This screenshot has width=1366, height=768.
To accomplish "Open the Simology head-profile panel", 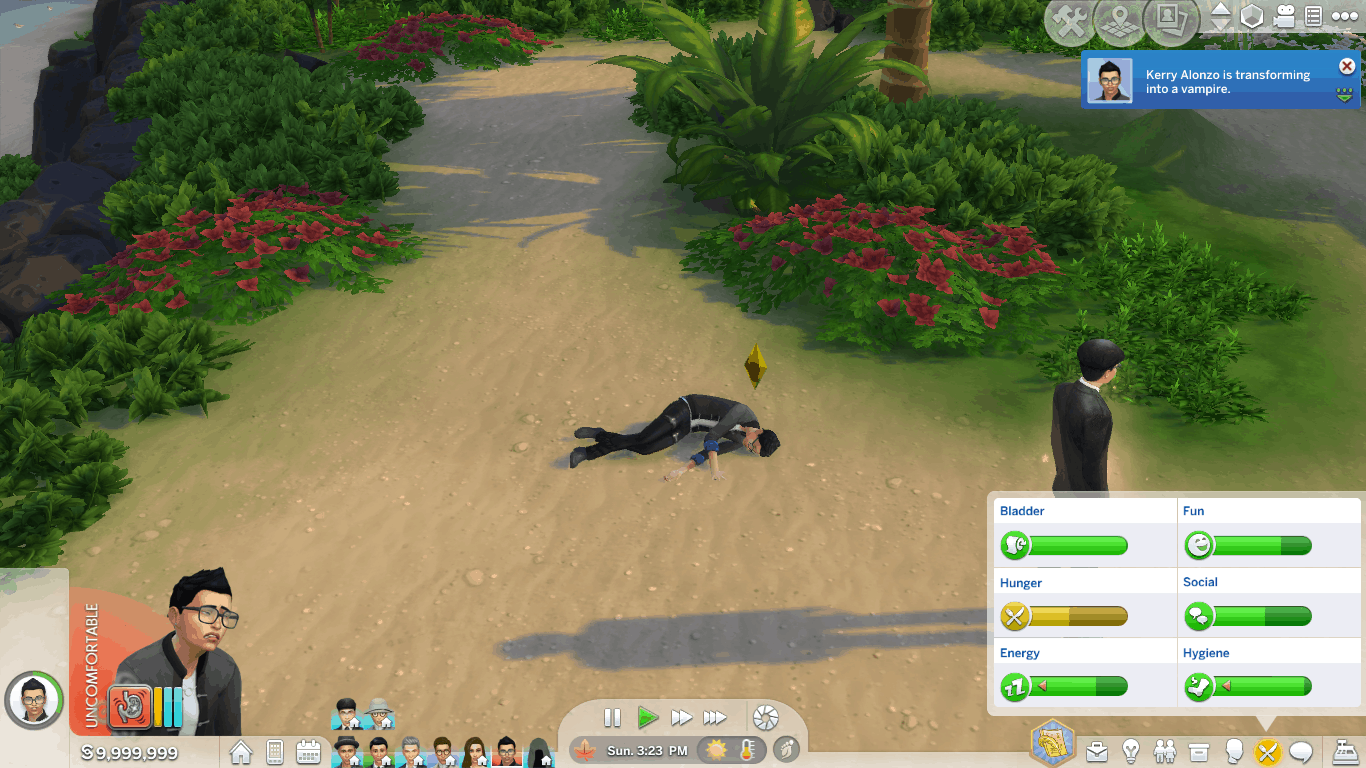I will pyautogui.click(x=1234, y=751).
